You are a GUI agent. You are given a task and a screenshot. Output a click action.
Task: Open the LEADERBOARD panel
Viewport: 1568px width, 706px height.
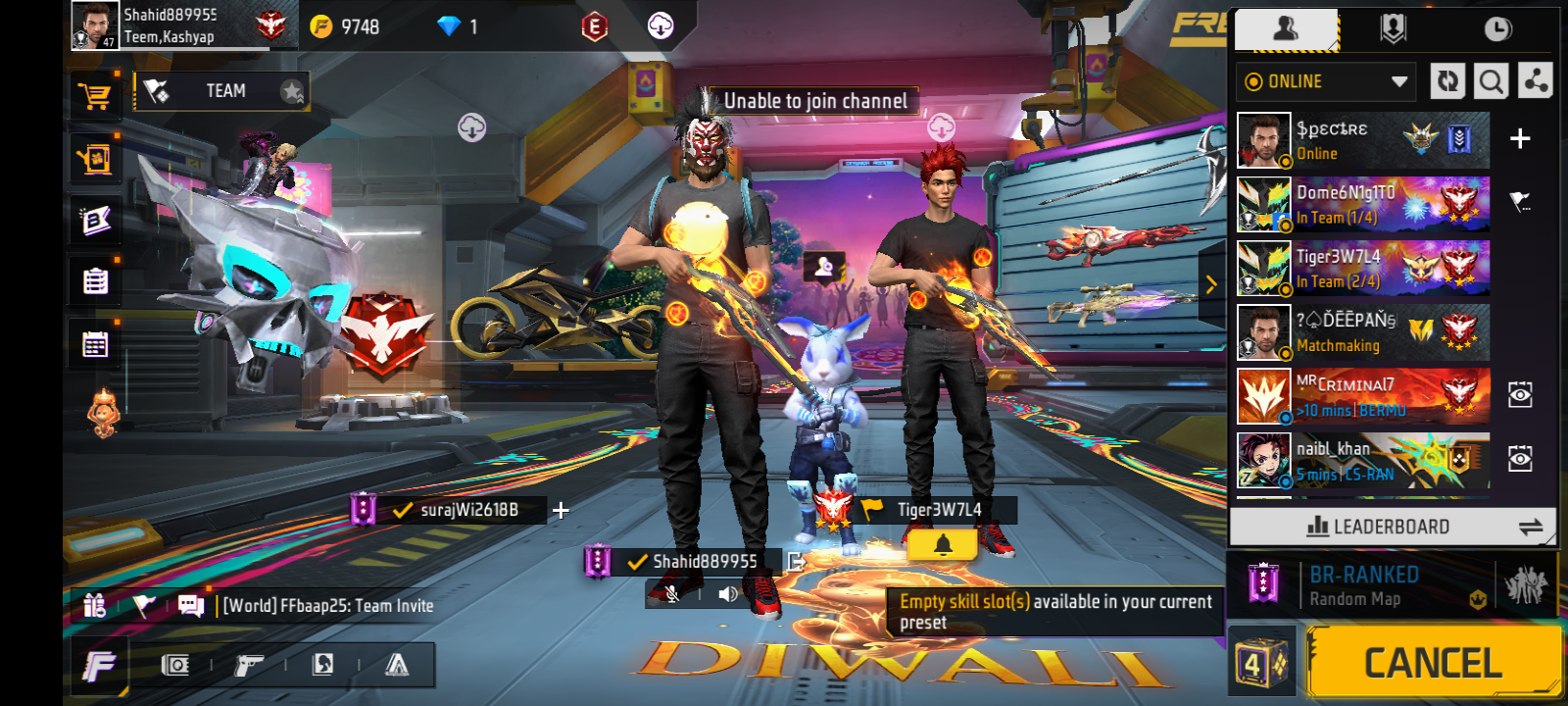pyautogui.click(x=1392, y=527)
